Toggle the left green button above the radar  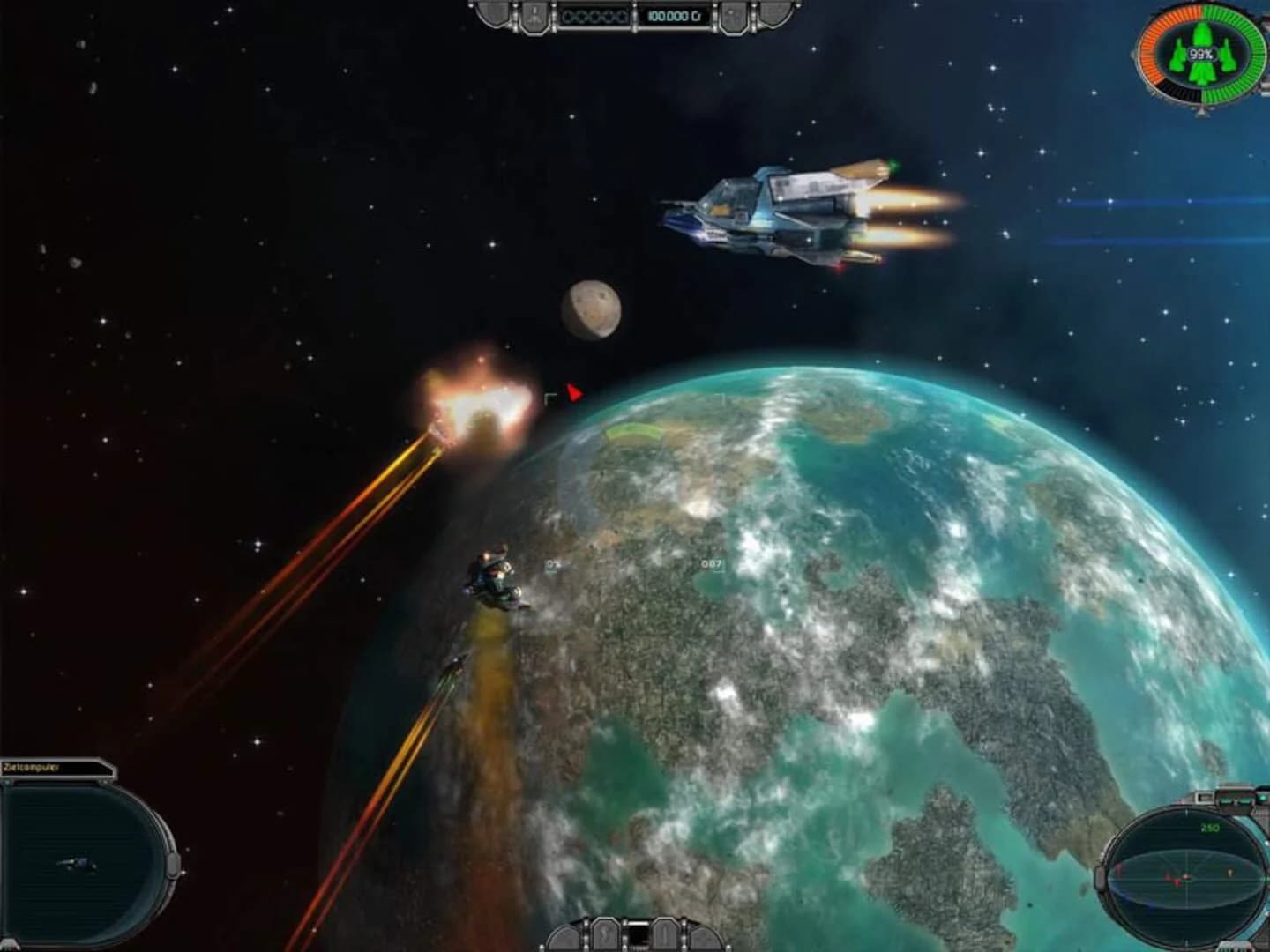pyautogui.click(x=1226, y=800)
